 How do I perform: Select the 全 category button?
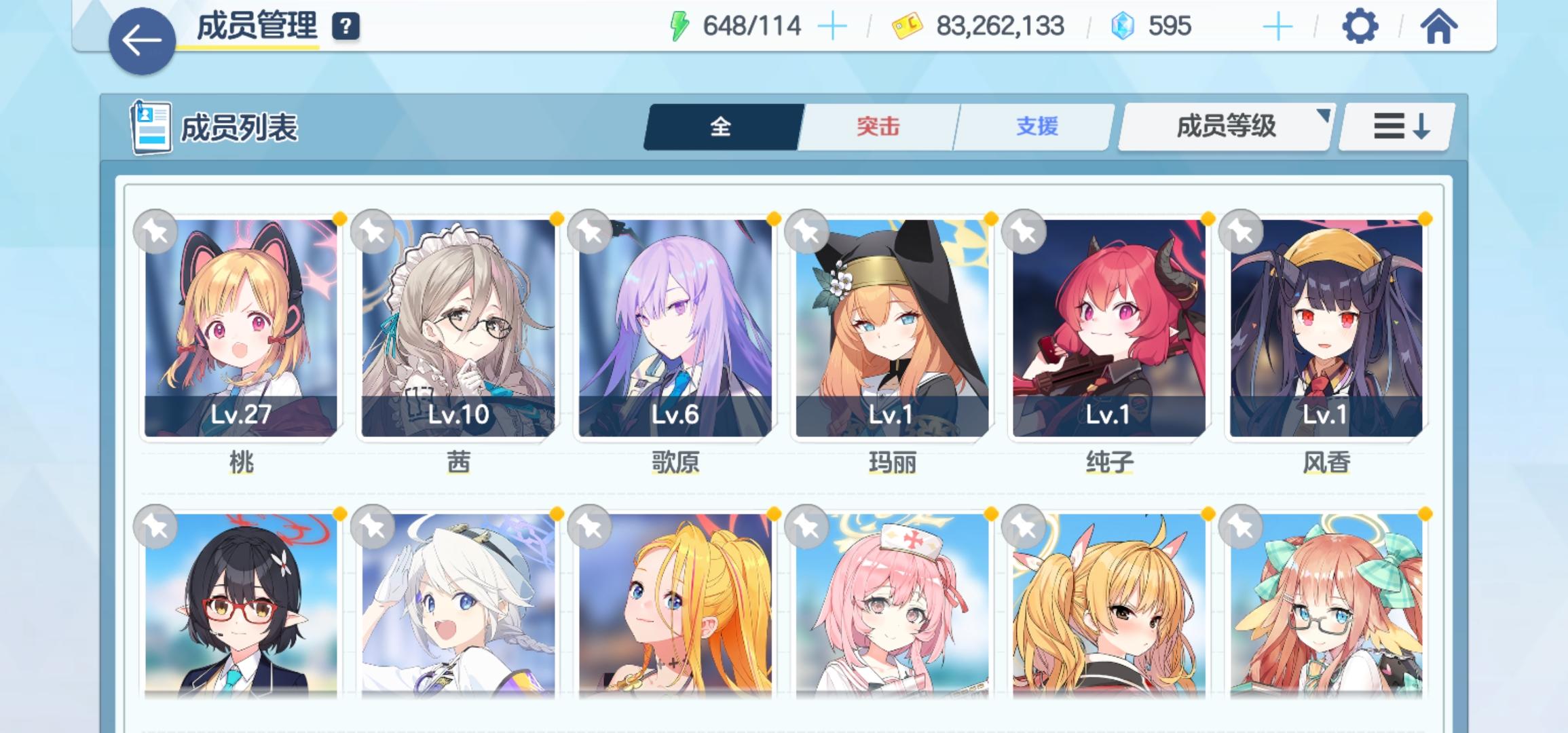721,126
